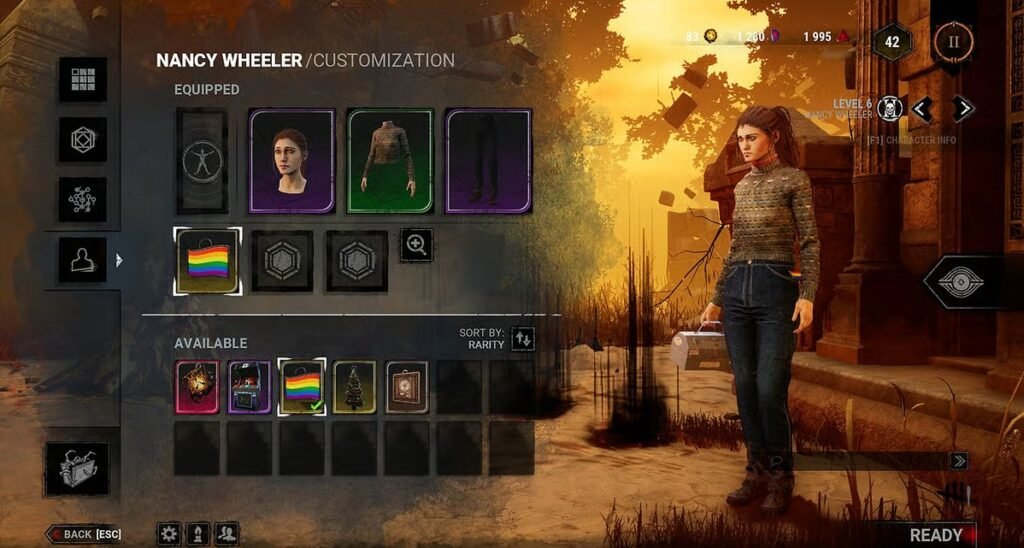Pick the equipped dark jeans slot

pyautogui.click(x=488, y=161)
